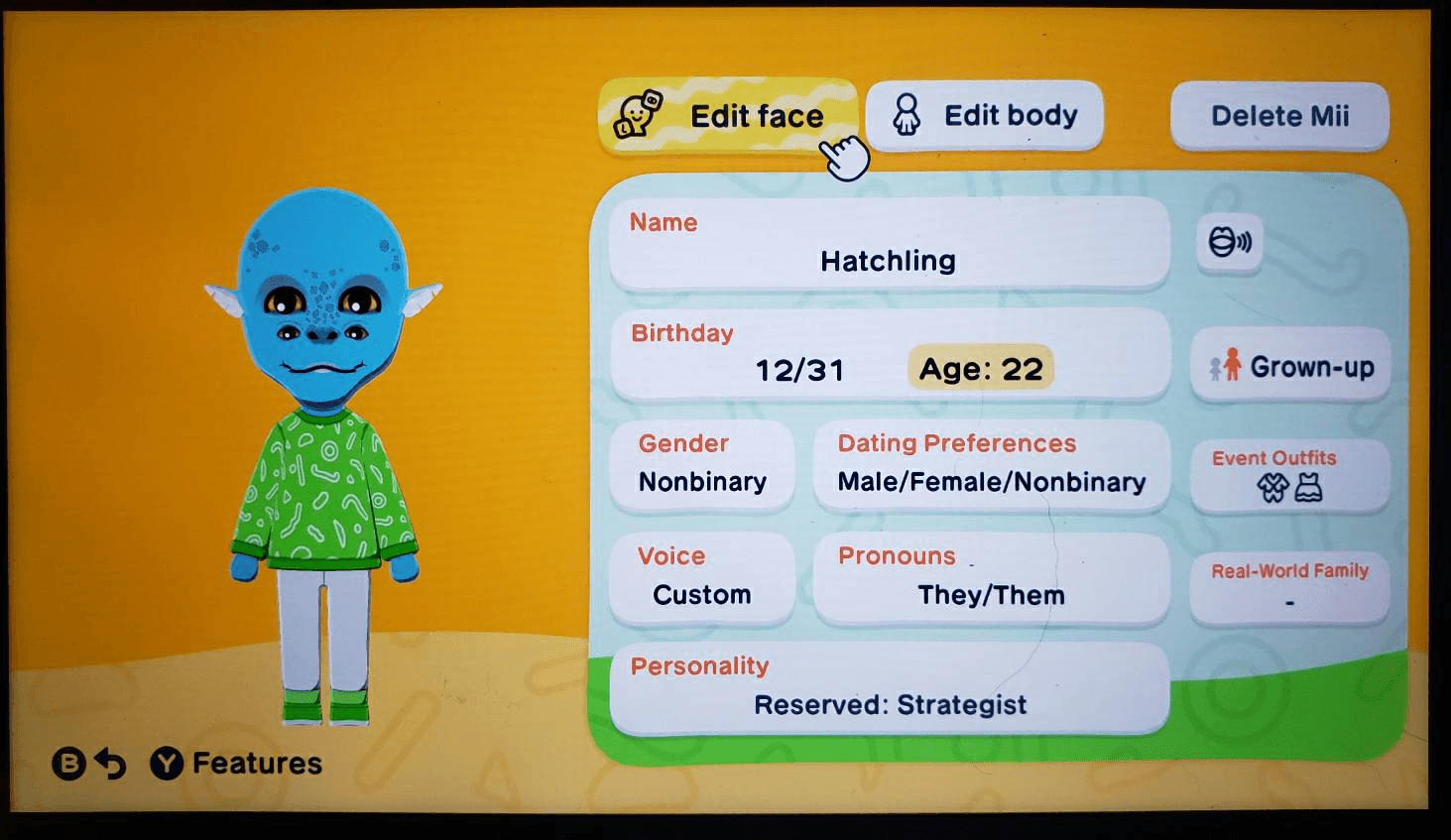Switch to the Edit body tab

click(1008, 114)
